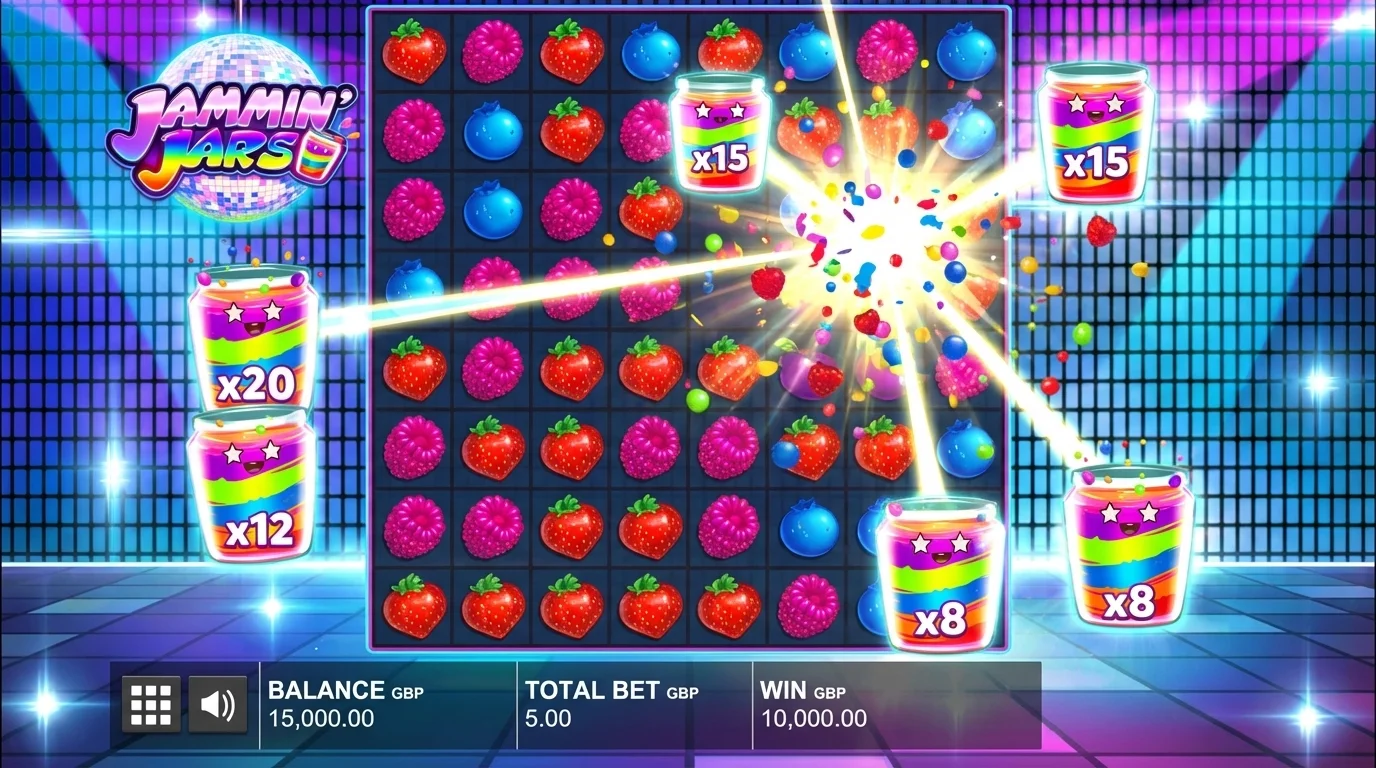The image size is (1376, 768).
Task: Select the x8 jar inside the grid
Action: [940, 575]
